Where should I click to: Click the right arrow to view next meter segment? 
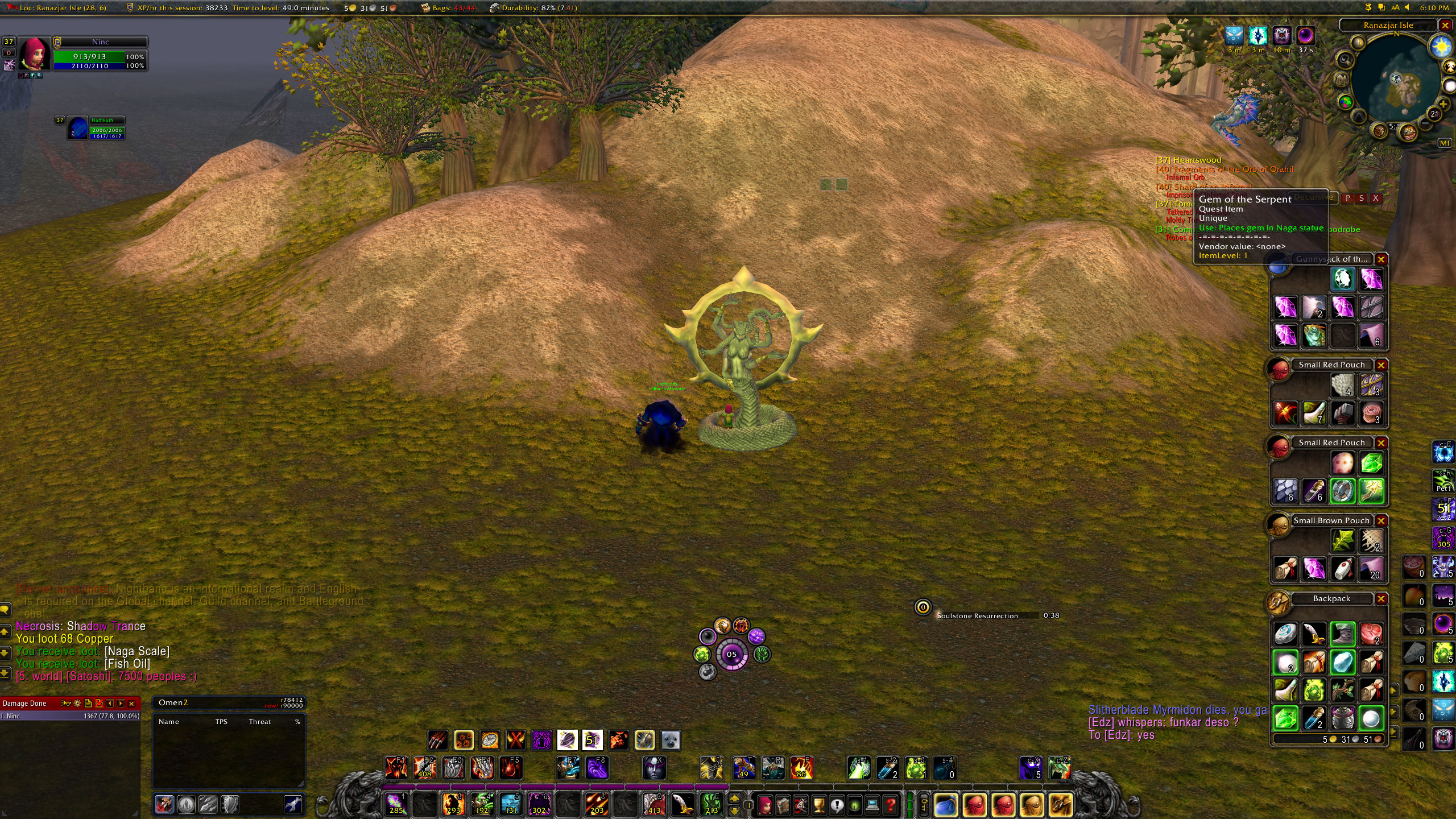coord(120,704)
